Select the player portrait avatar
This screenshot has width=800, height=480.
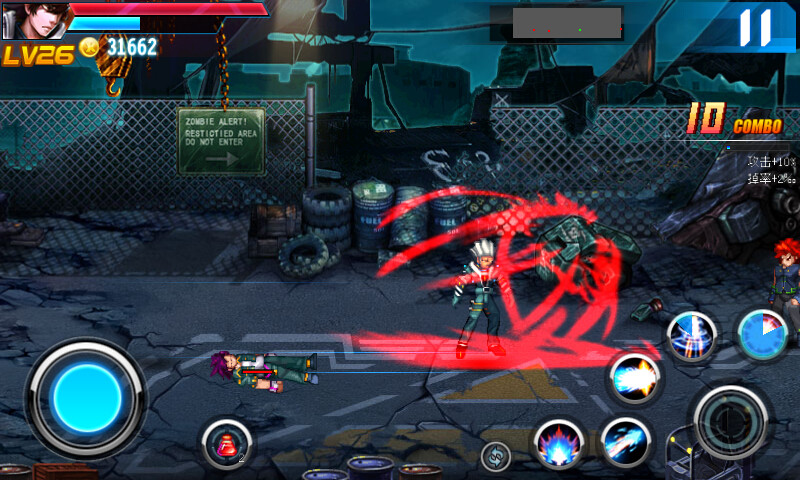[34, 20]
